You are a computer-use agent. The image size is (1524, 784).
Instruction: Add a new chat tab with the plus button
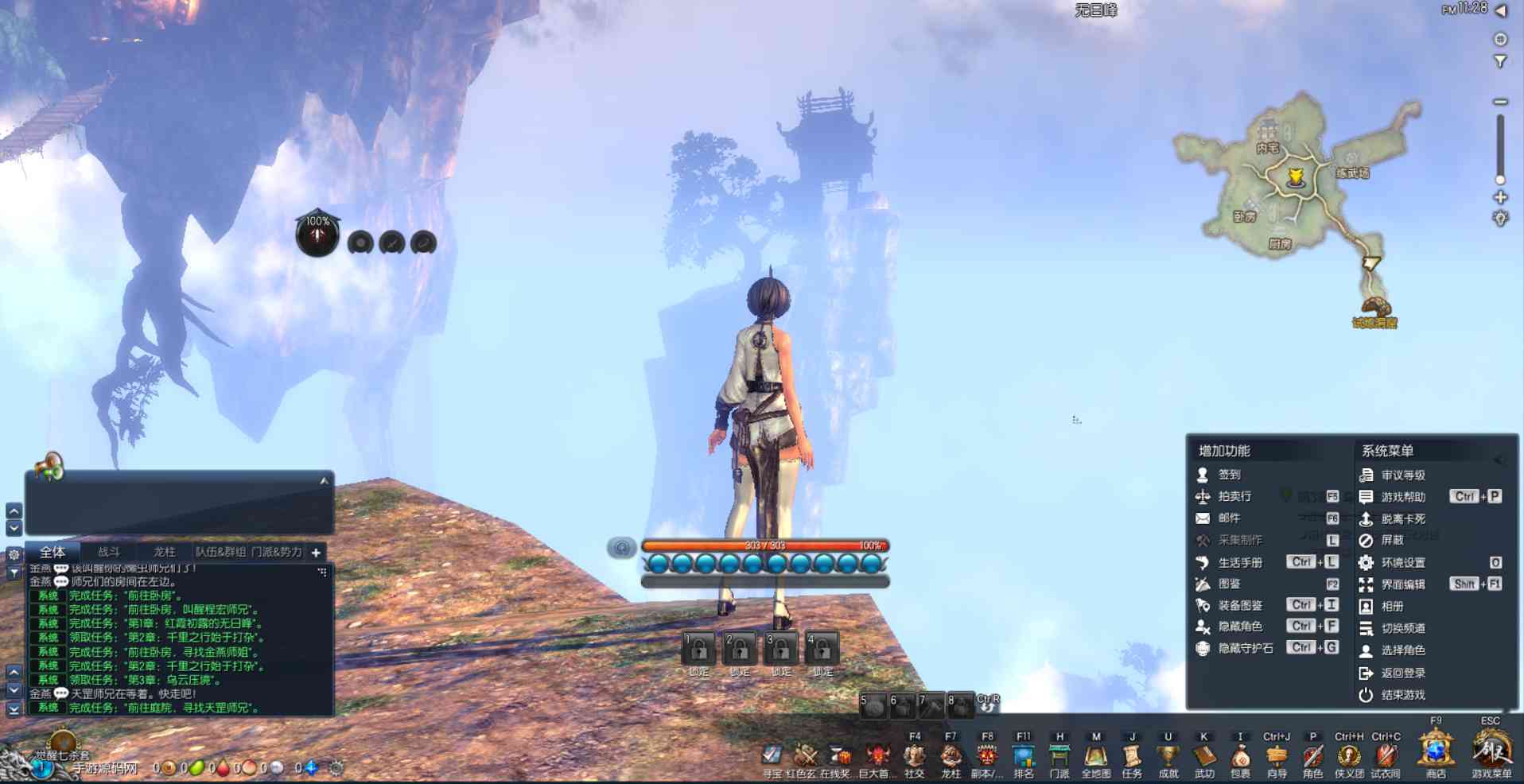click(316, 553)
